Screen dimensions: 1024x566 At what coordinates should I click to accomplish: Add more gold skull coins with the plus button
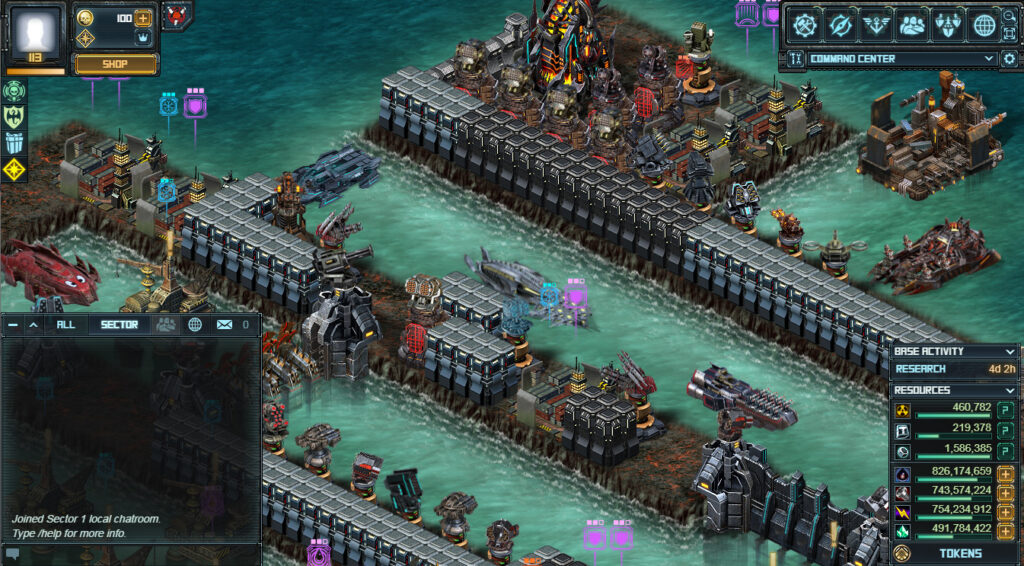click(143, 18)
